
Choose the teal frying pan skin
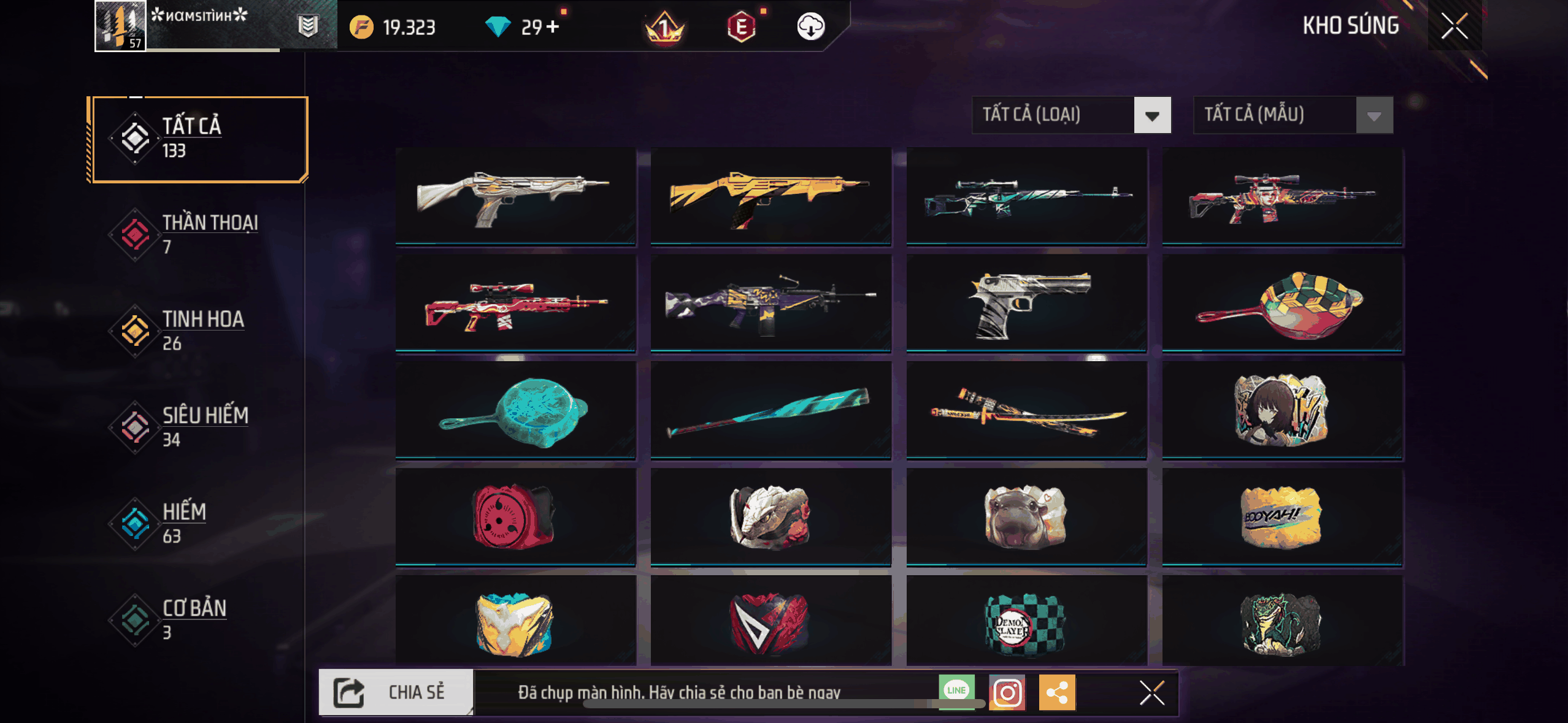tap(515, 411)
